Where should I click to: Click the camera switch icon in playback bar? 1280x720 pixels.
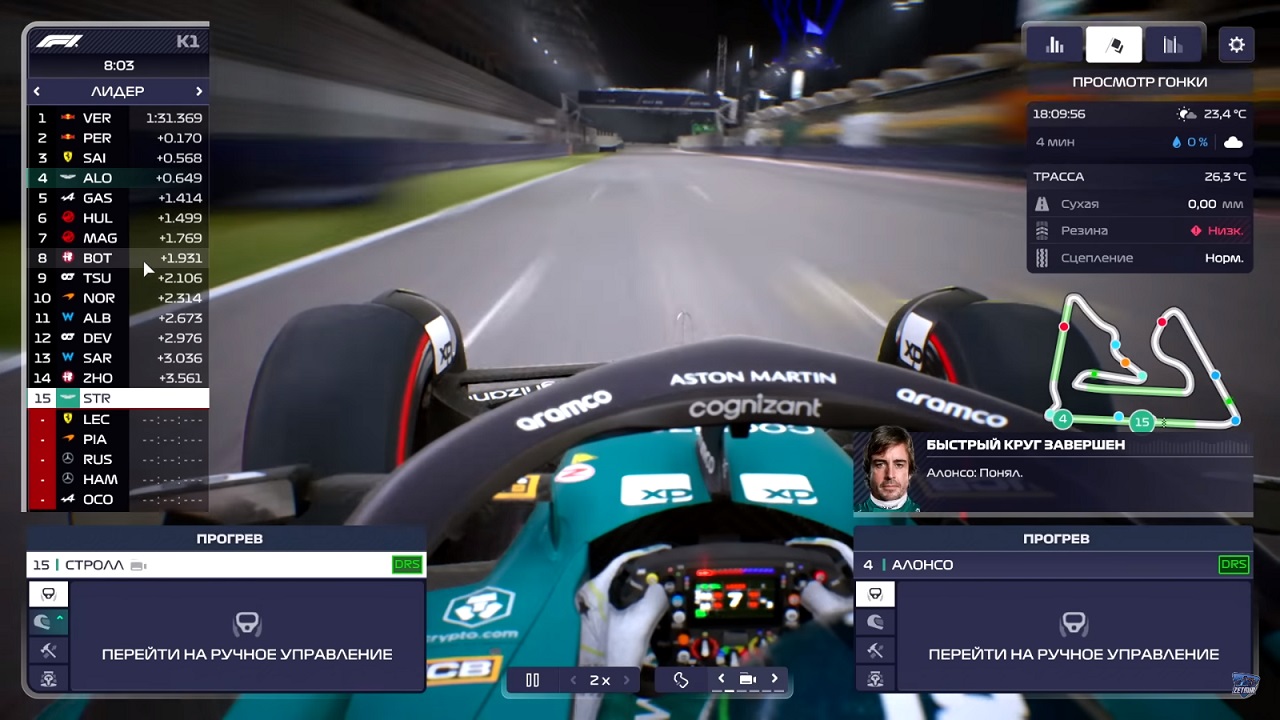point(746,679)
